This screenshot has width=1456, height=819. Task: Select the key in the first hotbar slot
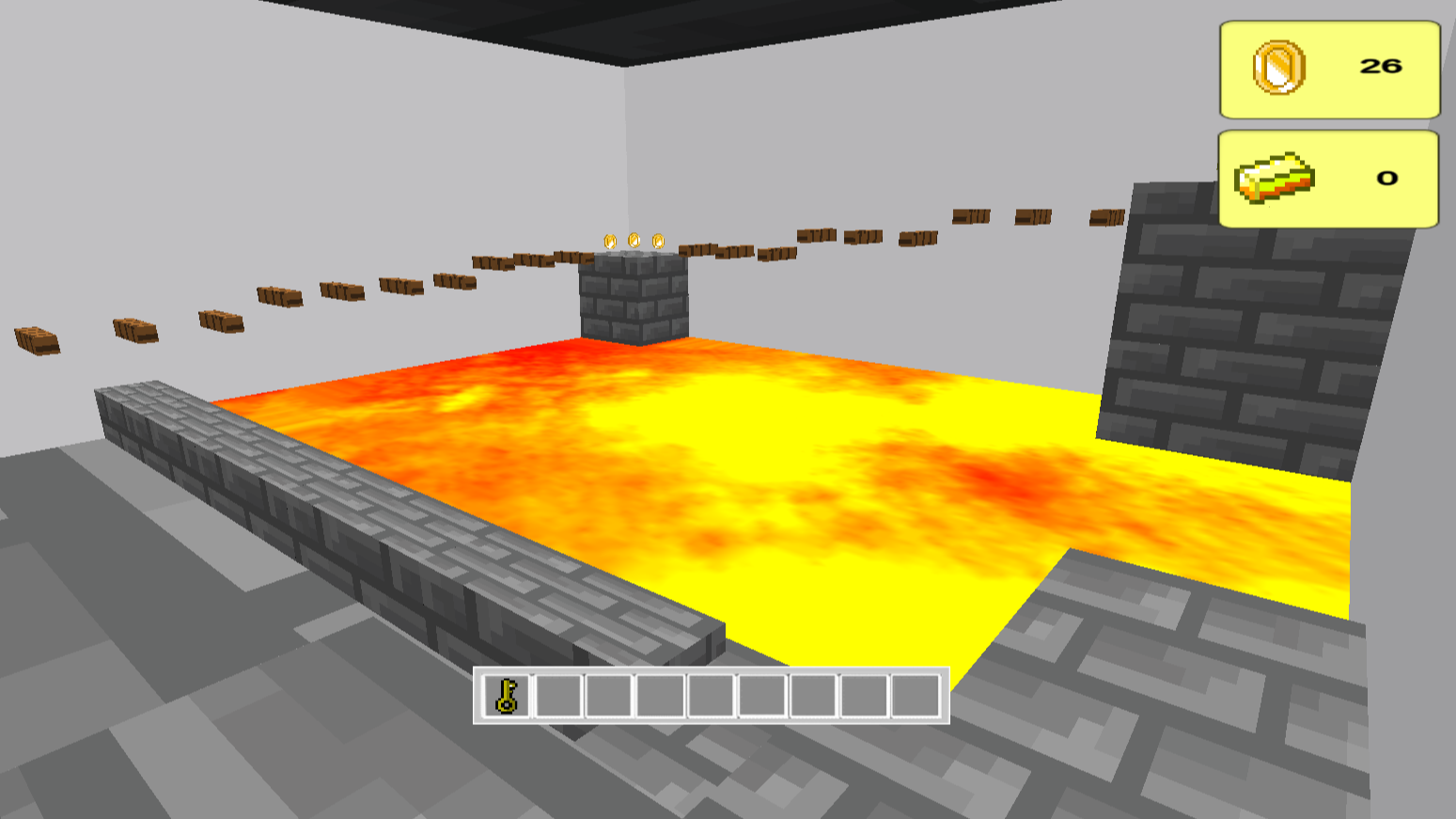[505, 698]
